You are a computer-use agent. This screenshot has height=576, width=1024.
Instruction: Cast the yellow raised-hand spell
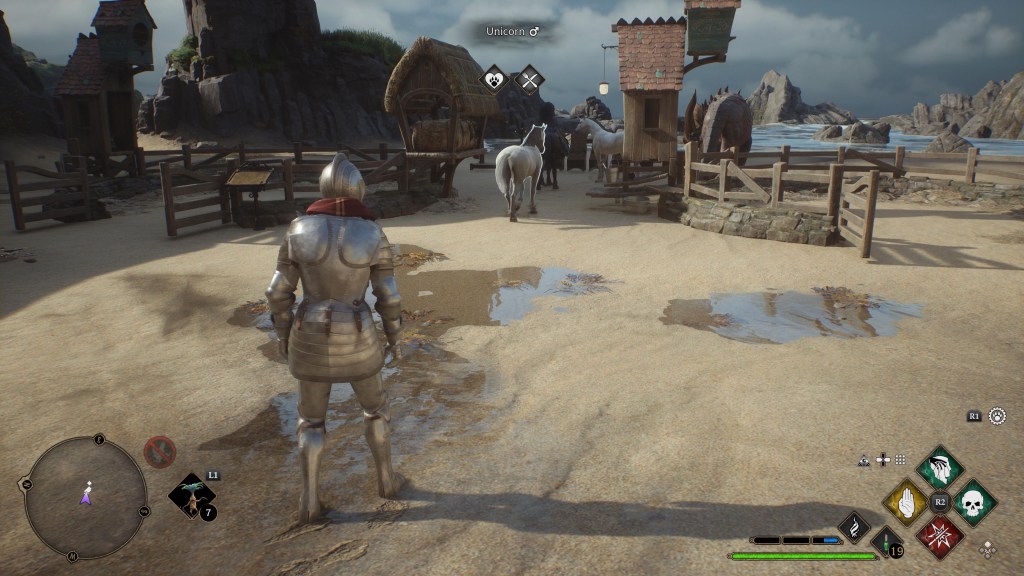[907, 502]
